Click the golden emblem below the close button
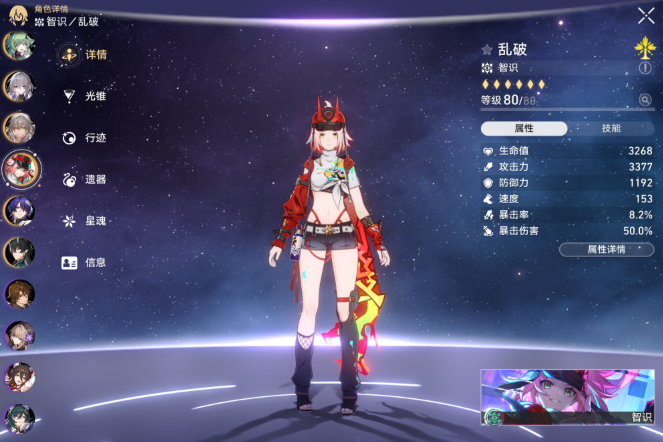The width and height of the screenshot is (663, 442). click(x=644, y=46)
